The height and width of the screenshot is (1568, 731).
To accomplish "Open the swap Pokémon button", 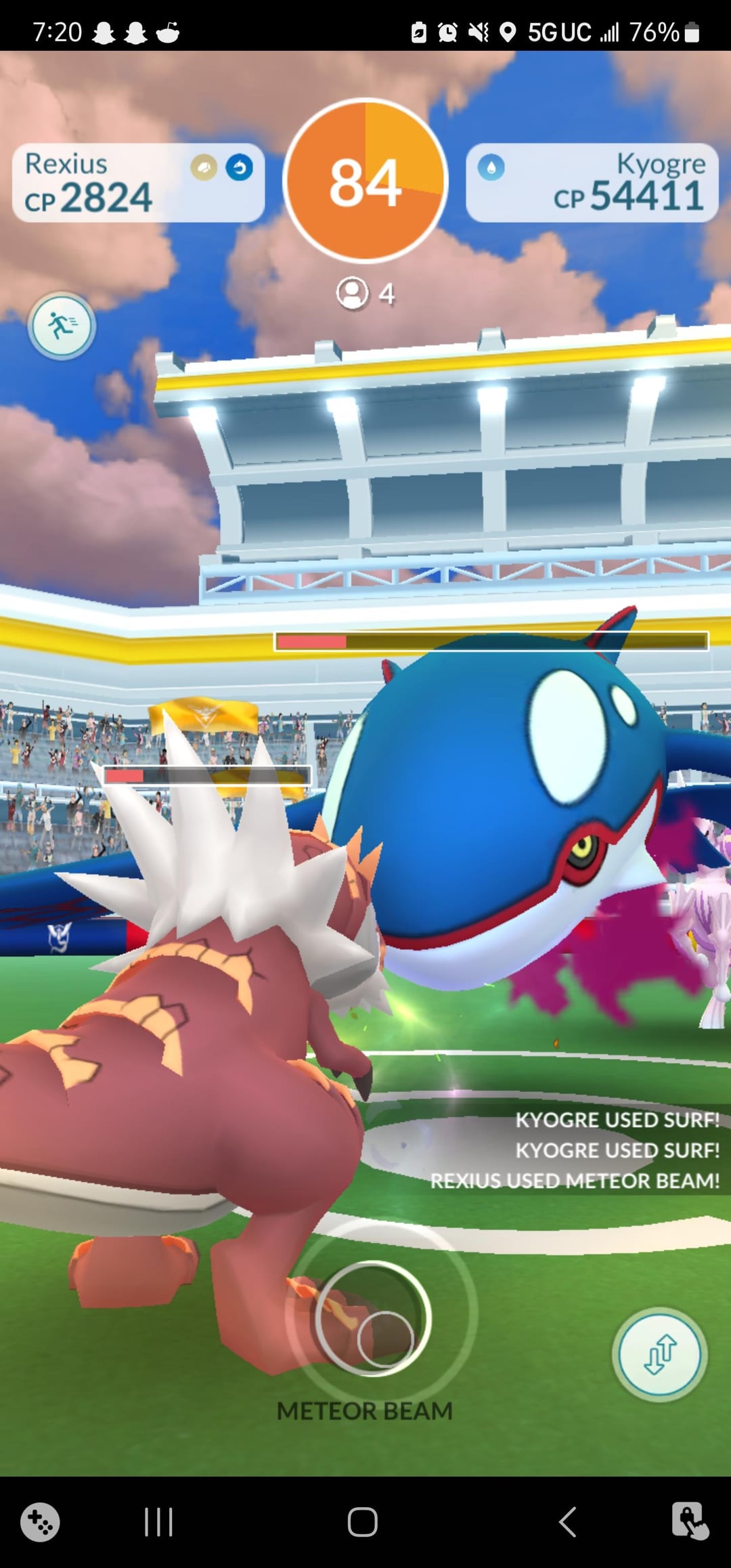I will click(x=659, y=1354).
